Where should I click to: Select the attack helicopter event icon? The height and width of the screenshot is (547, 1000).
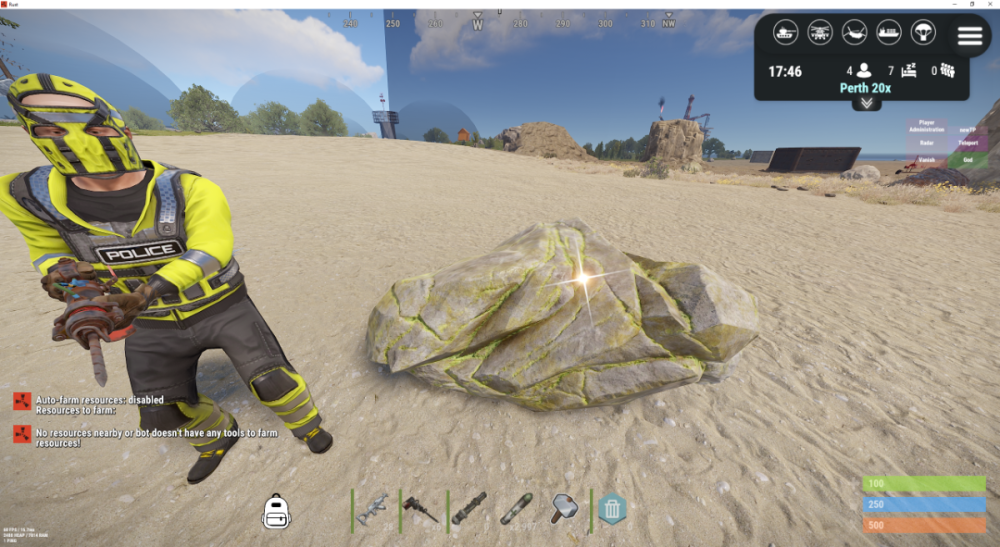(821, 33)
